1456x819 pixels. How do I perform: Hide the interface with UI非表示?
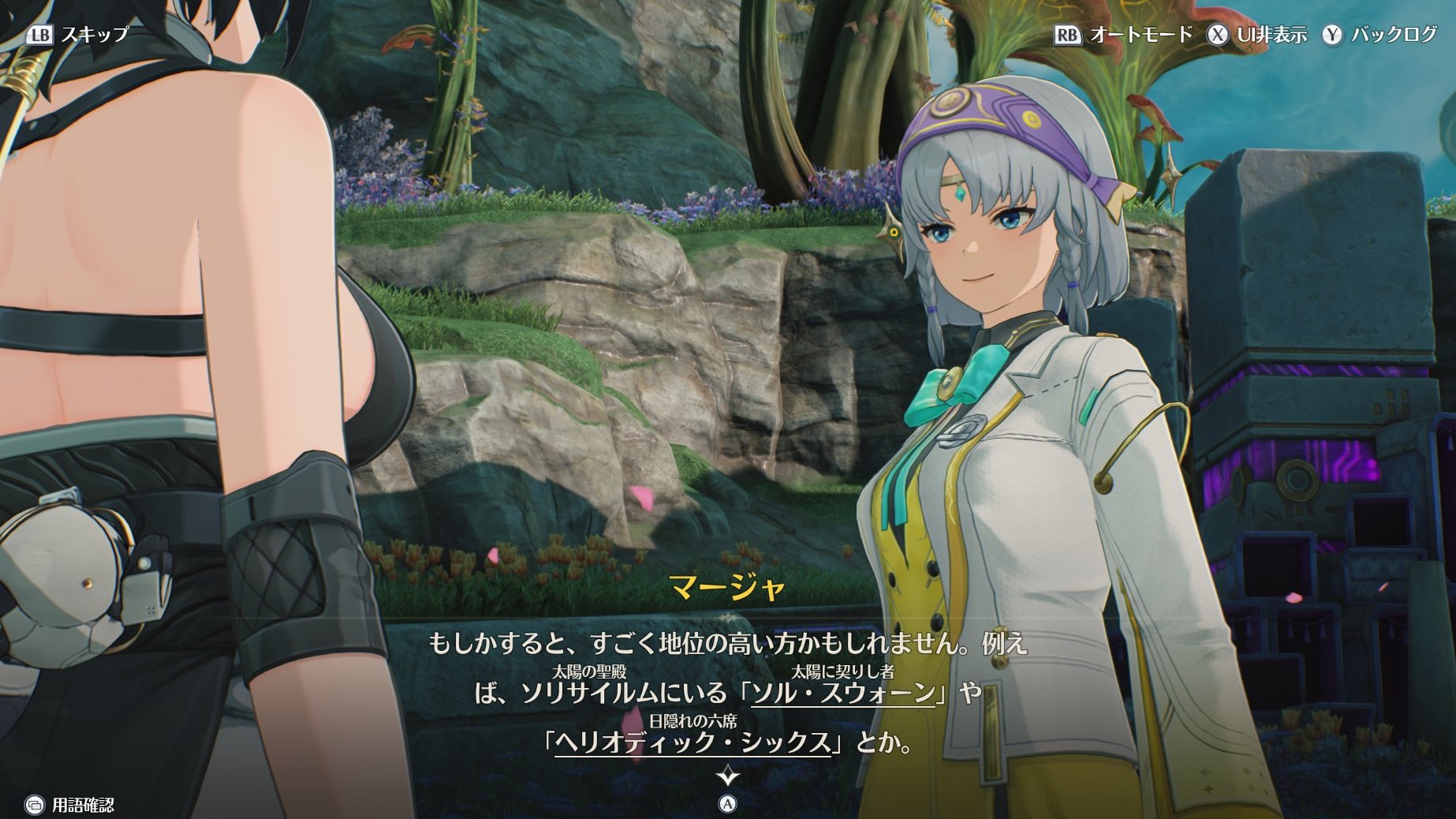(1257, 35)
